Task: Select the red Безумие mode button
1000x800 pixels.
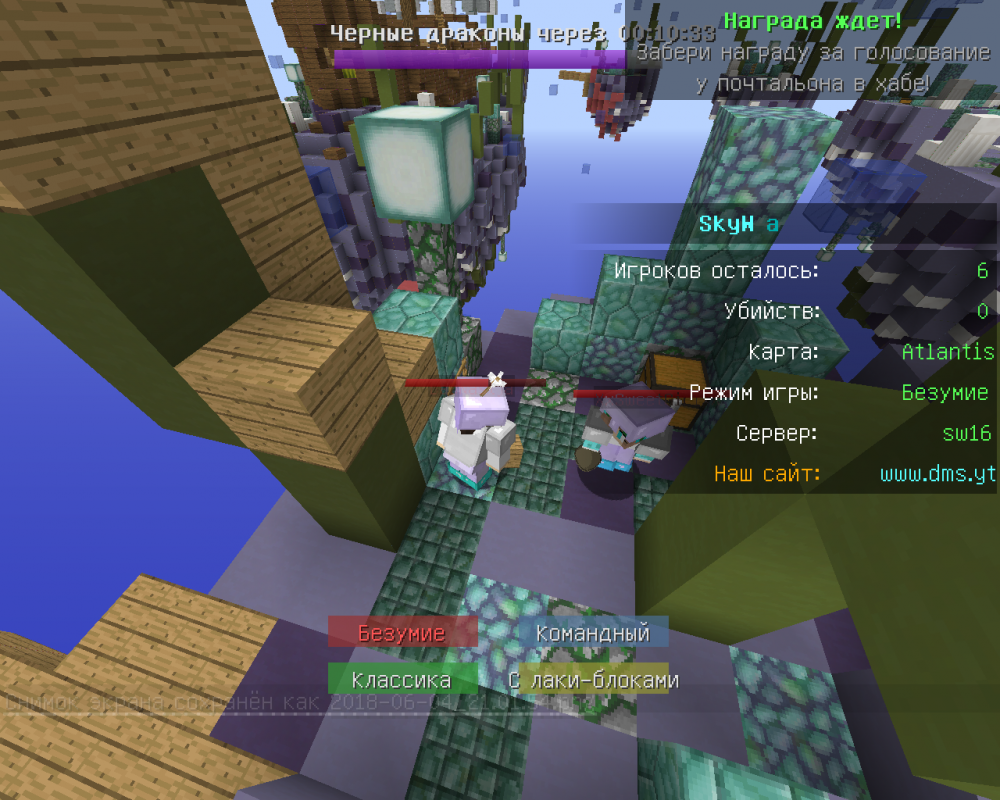Action: click(x=401, y=633)
